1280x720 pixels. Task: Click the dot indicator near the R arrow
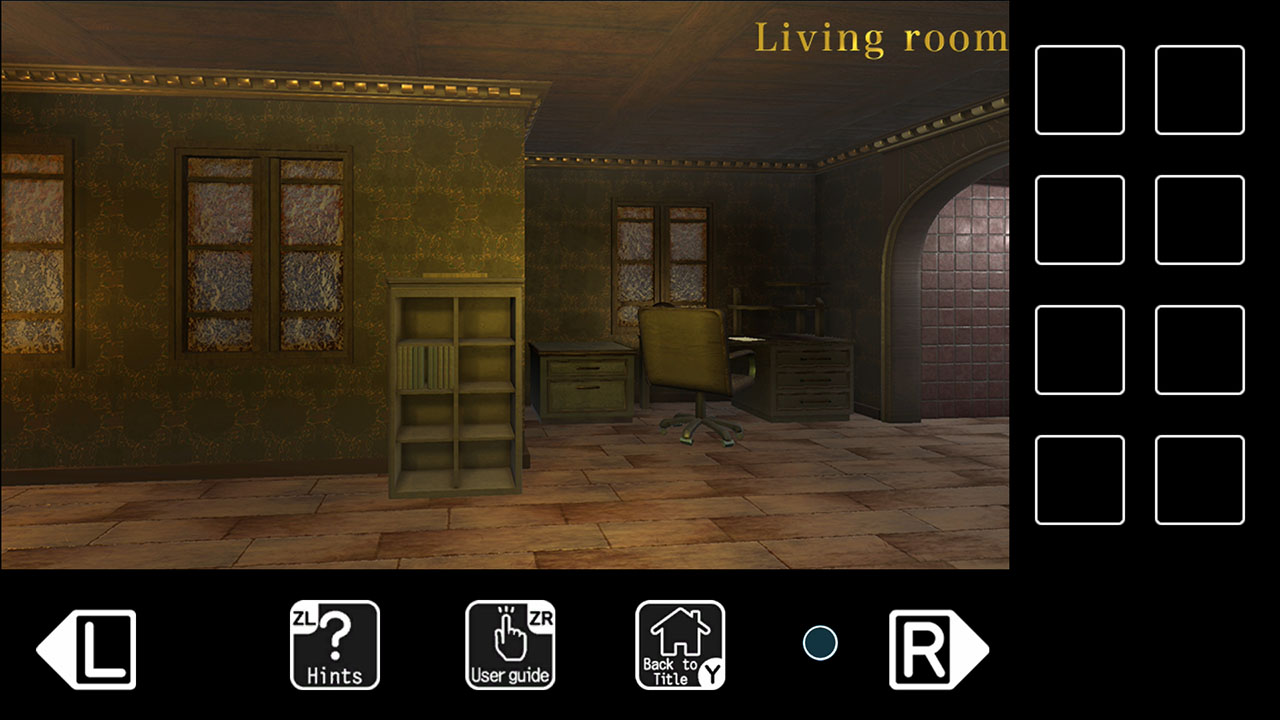click(818, 641)
